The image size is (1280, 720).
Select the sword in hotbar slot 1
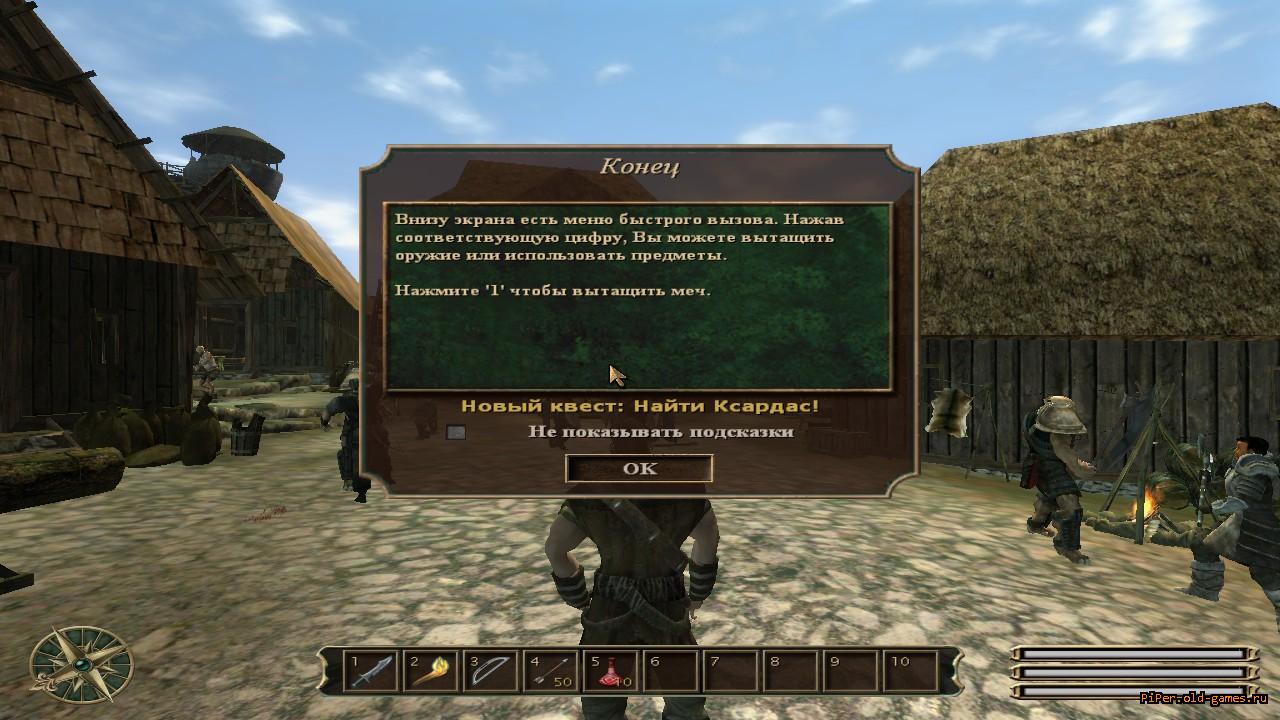371,671
